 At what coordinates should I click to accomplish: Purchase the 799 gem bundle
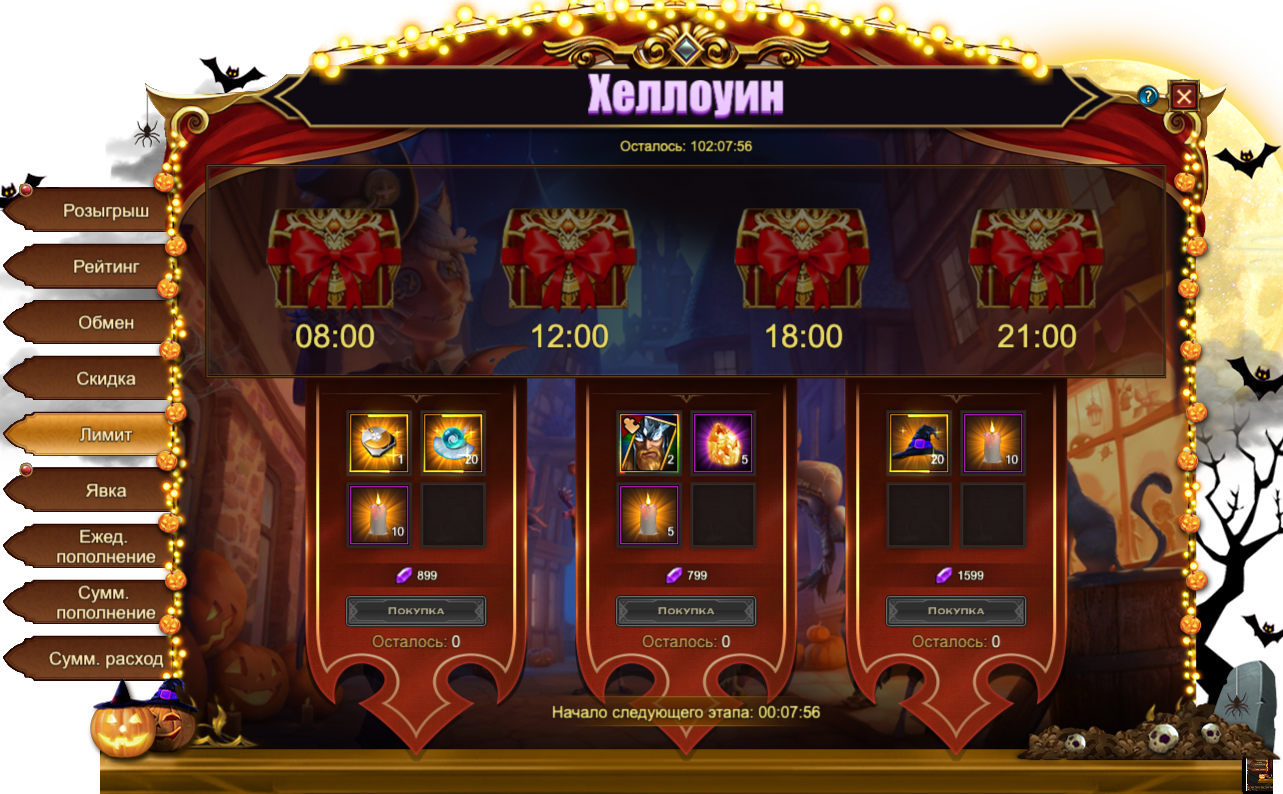tap(686, 610)
